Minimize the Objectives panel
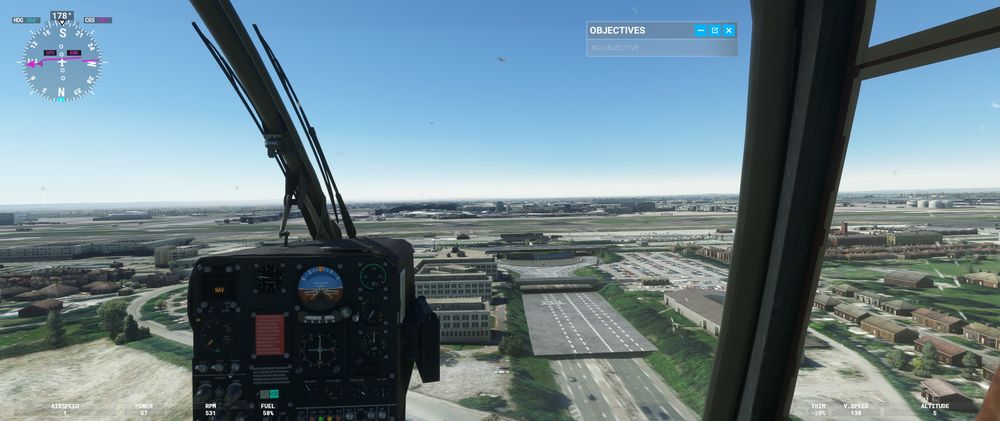Screen dimensions: 1000x421 tap(700, 31)
